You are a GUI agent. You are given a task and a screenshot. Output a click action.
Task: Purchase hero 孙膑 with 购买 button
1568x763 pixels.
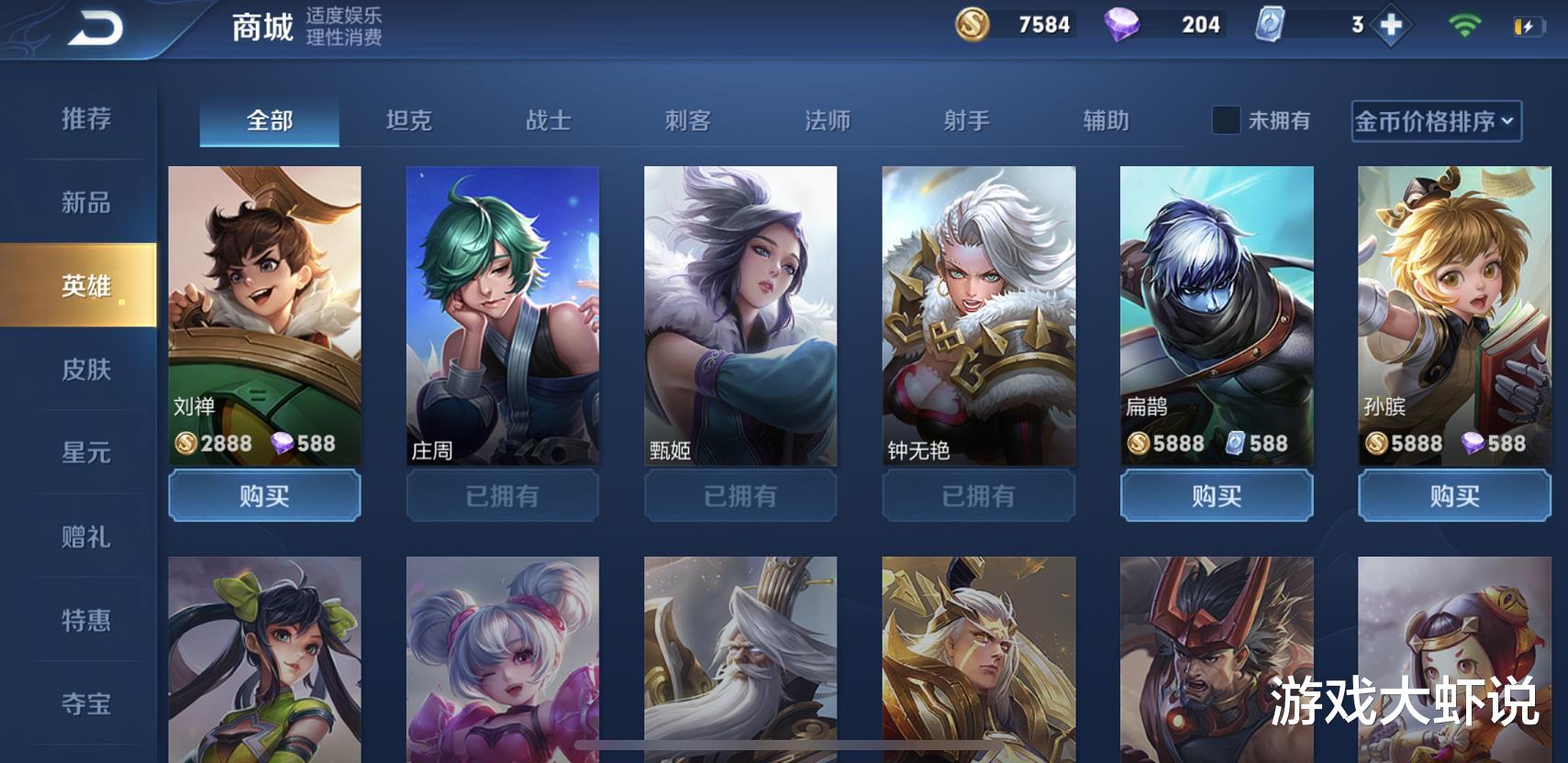(x=1453, y=495)
